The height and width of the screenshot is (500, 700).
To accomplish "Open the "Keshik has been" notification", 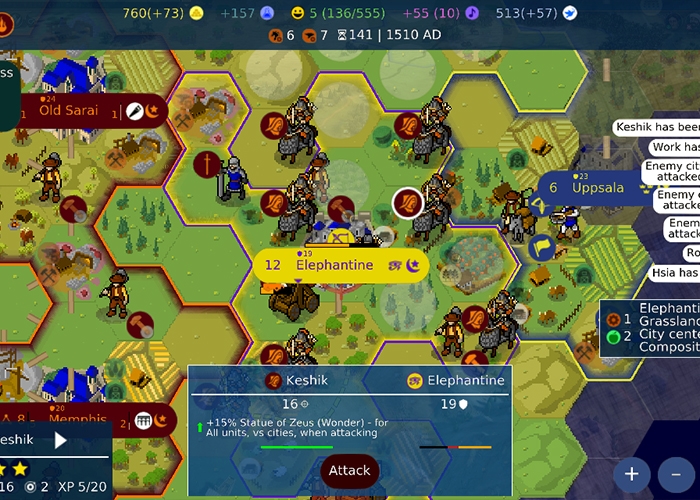I will pos(657,128).
